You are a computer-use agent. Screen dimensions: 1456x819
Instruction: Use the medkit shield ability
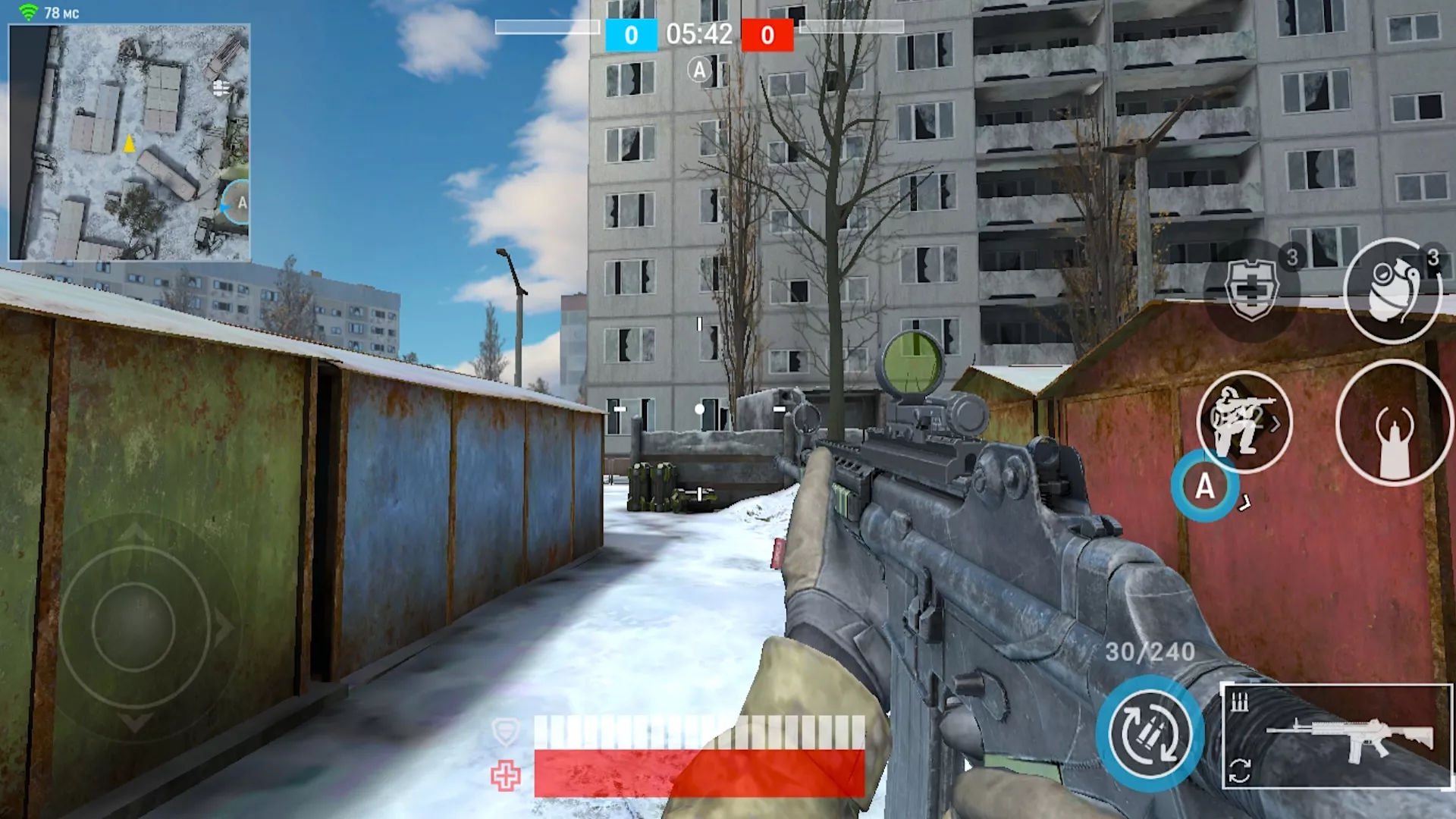[1251, 290]
